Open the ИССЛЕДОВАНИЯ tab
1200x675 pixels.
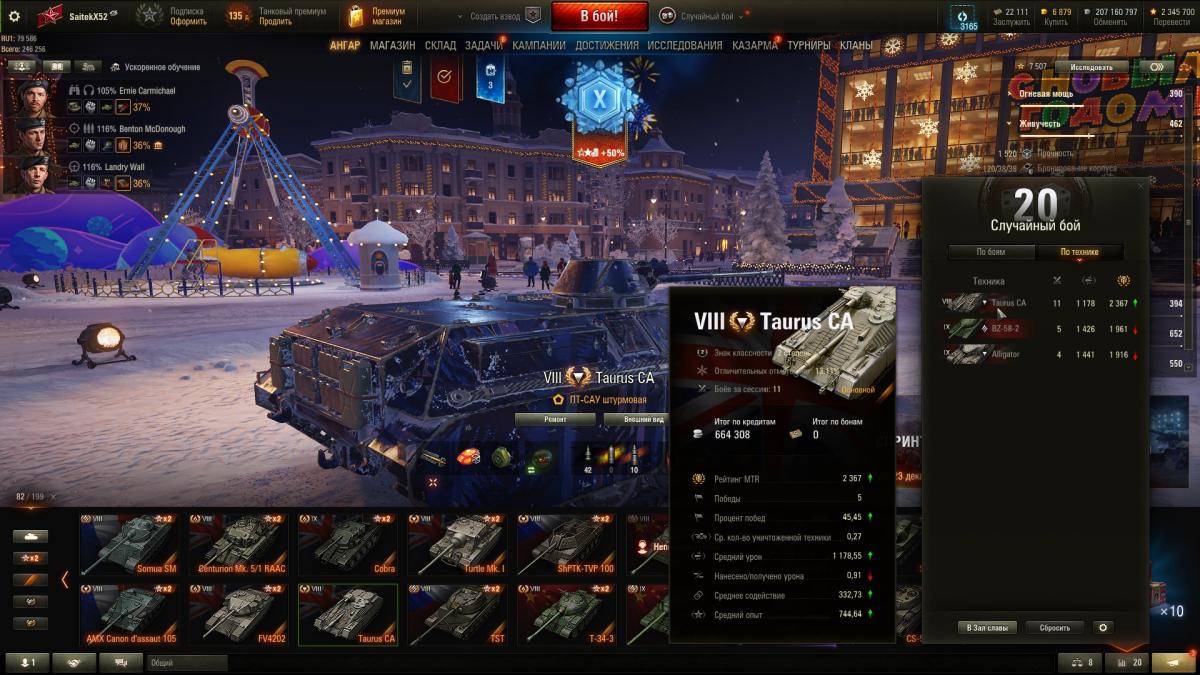click(684, 45)
